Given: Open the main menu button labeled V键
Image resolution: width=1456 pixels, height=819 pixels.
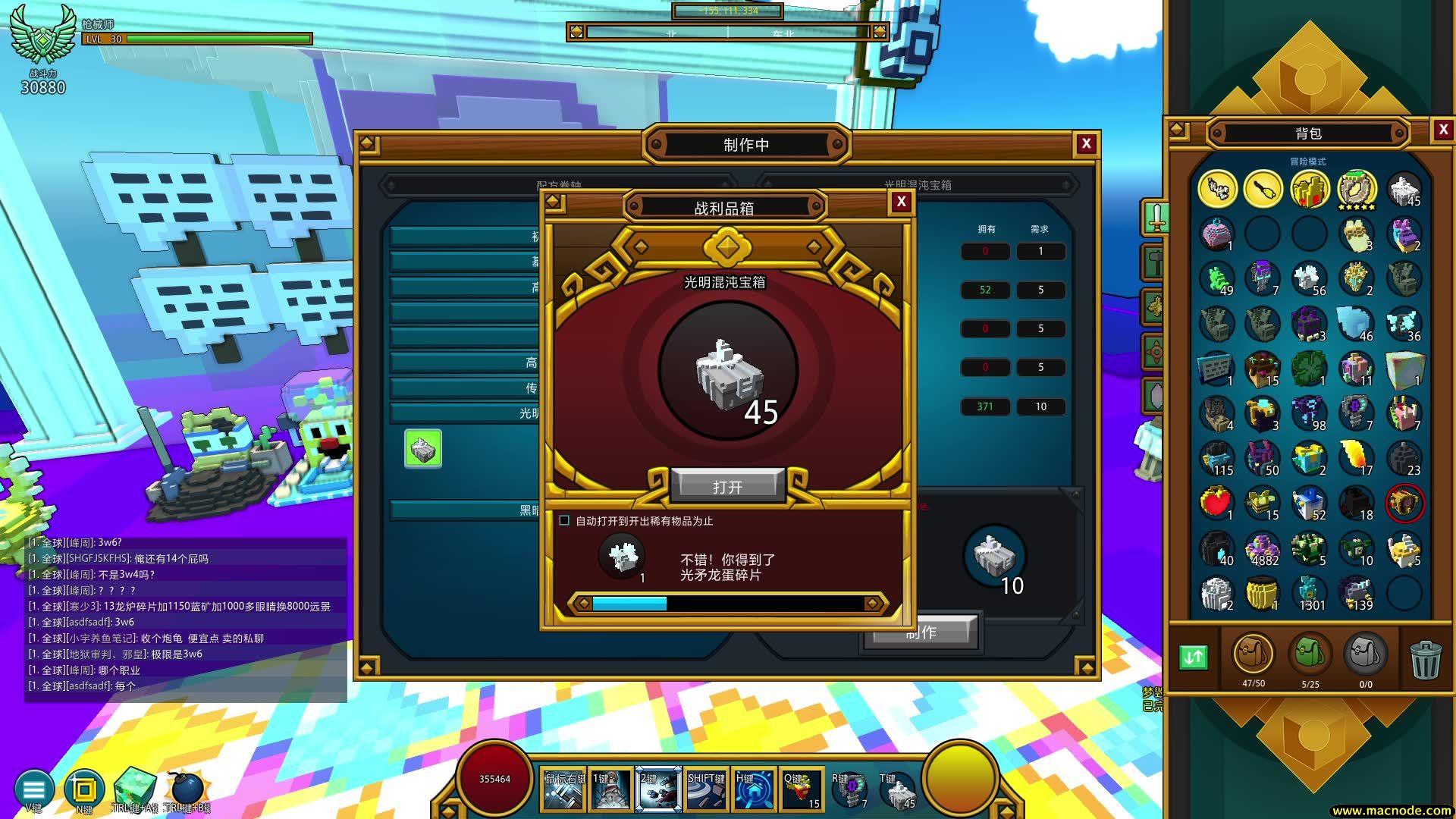Looking at the screenshot, I should tap(33, 789).
